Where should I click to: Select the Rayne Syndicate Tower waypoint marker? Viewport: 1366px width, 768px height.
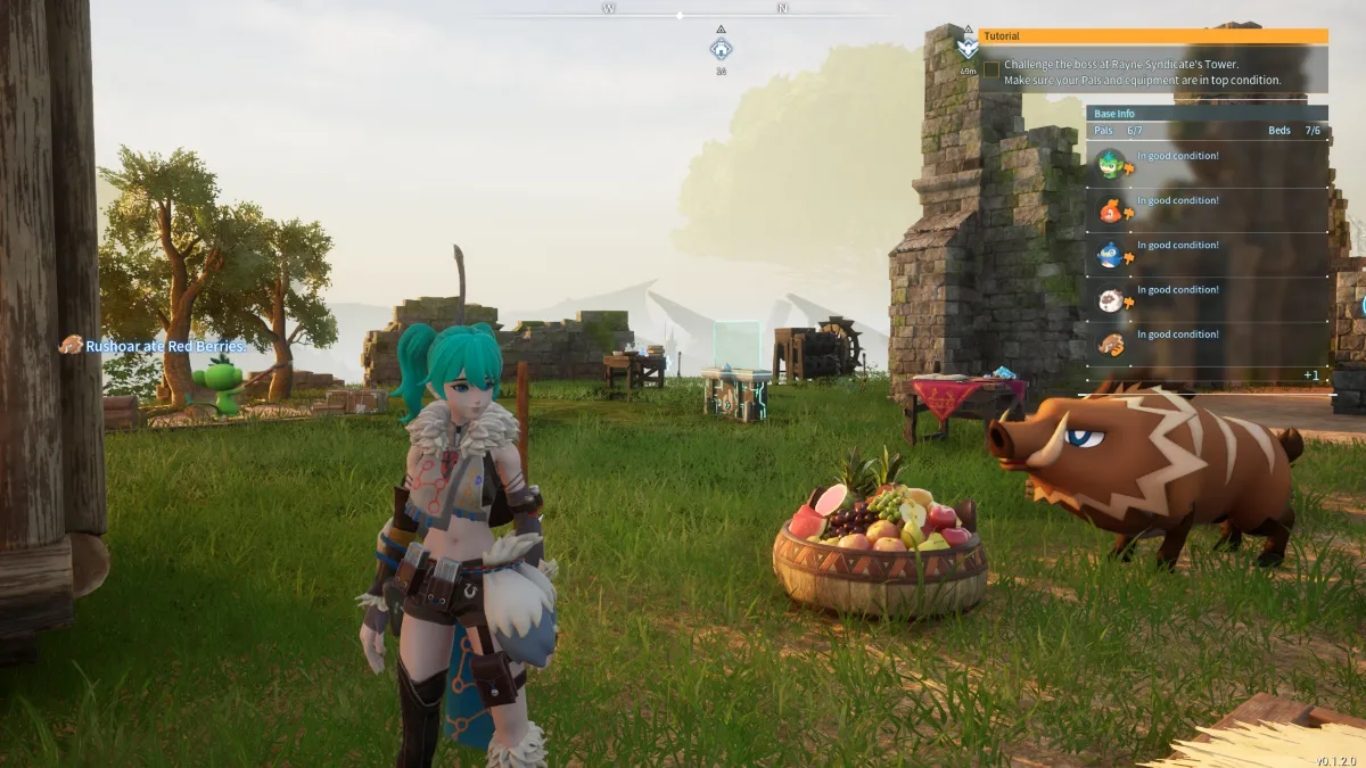coord(967,47)
